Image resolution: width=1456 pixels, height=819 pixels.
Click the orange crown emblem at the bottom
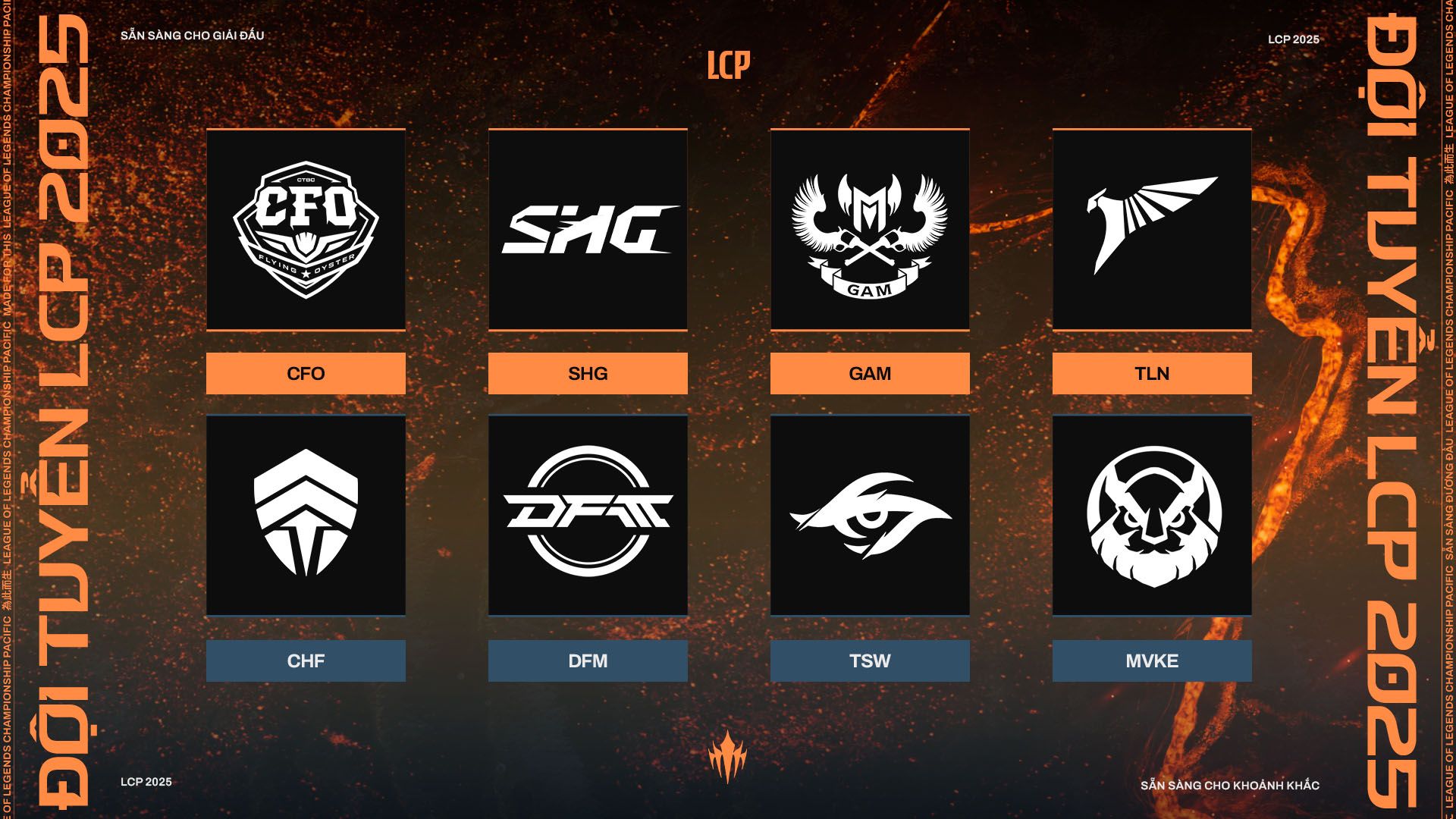[728, 756]
